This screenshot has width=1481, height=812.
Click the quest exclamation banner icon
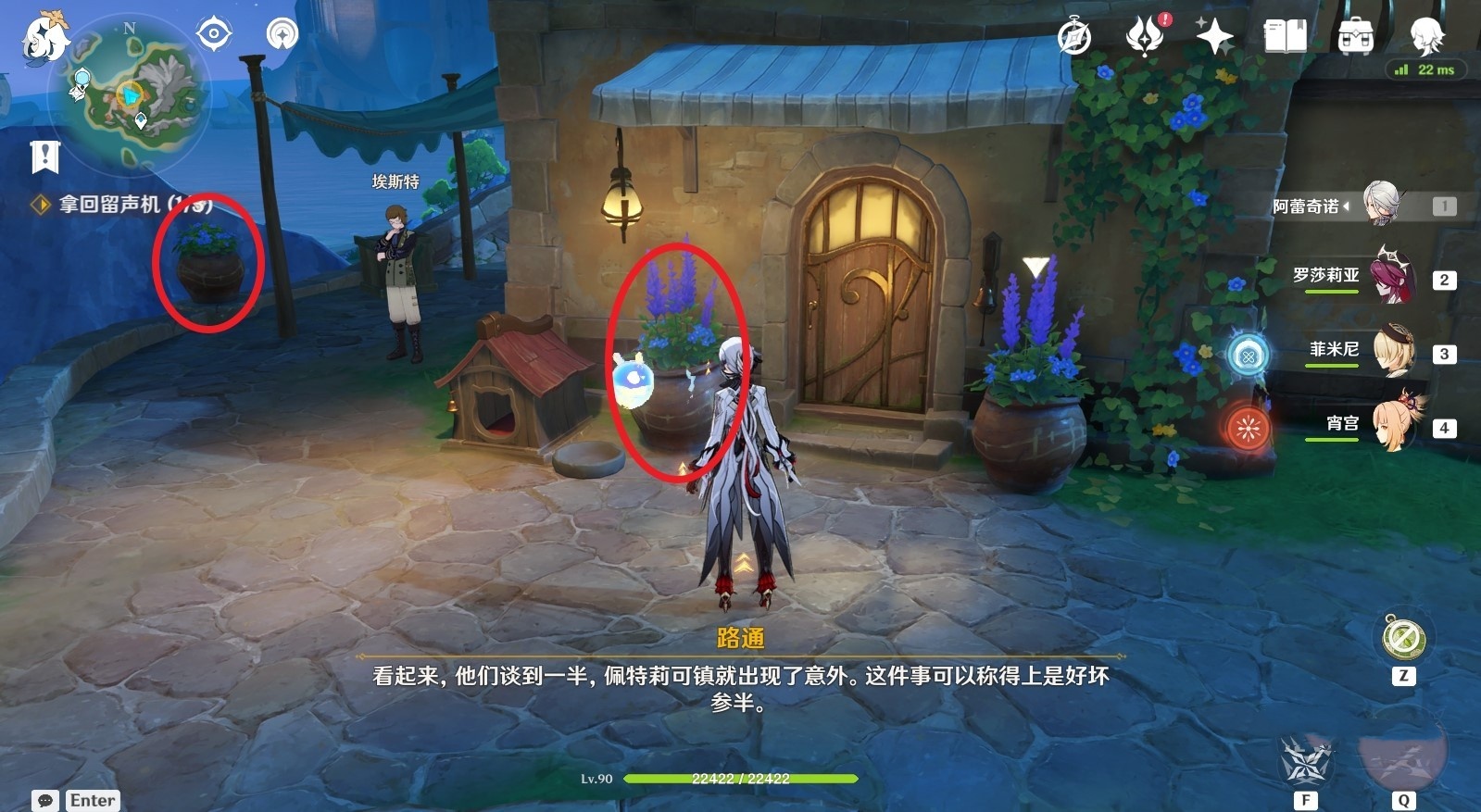pyautogui.click(x=44, y=156)
